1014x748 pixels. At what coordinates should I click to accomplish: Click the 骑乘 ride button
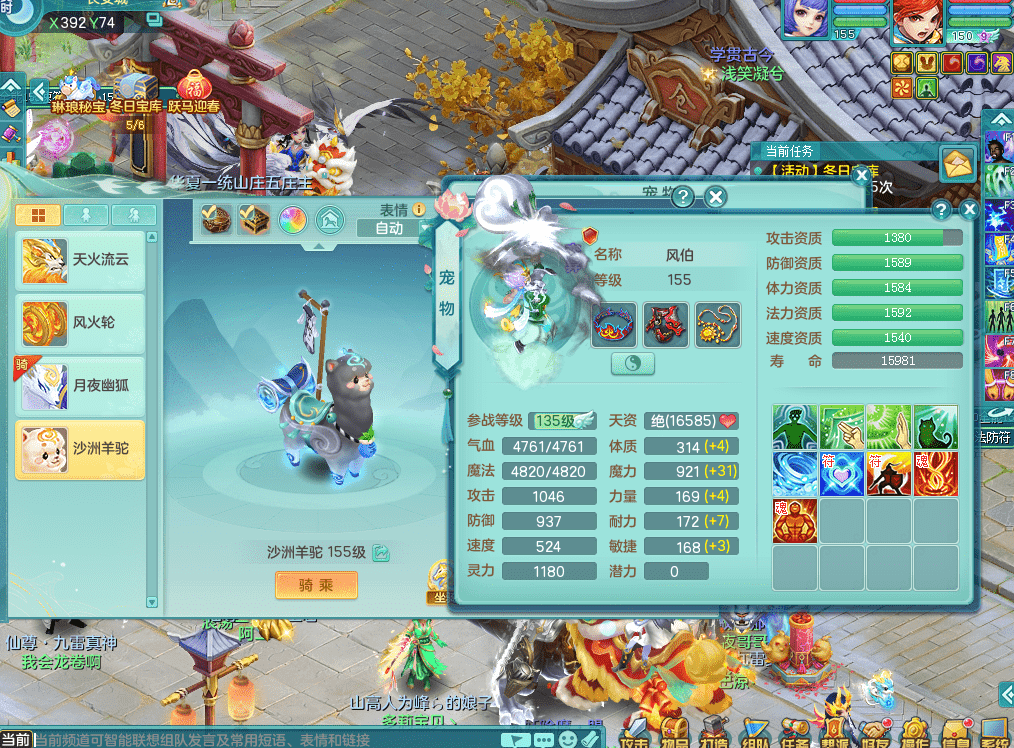(316, 585)
